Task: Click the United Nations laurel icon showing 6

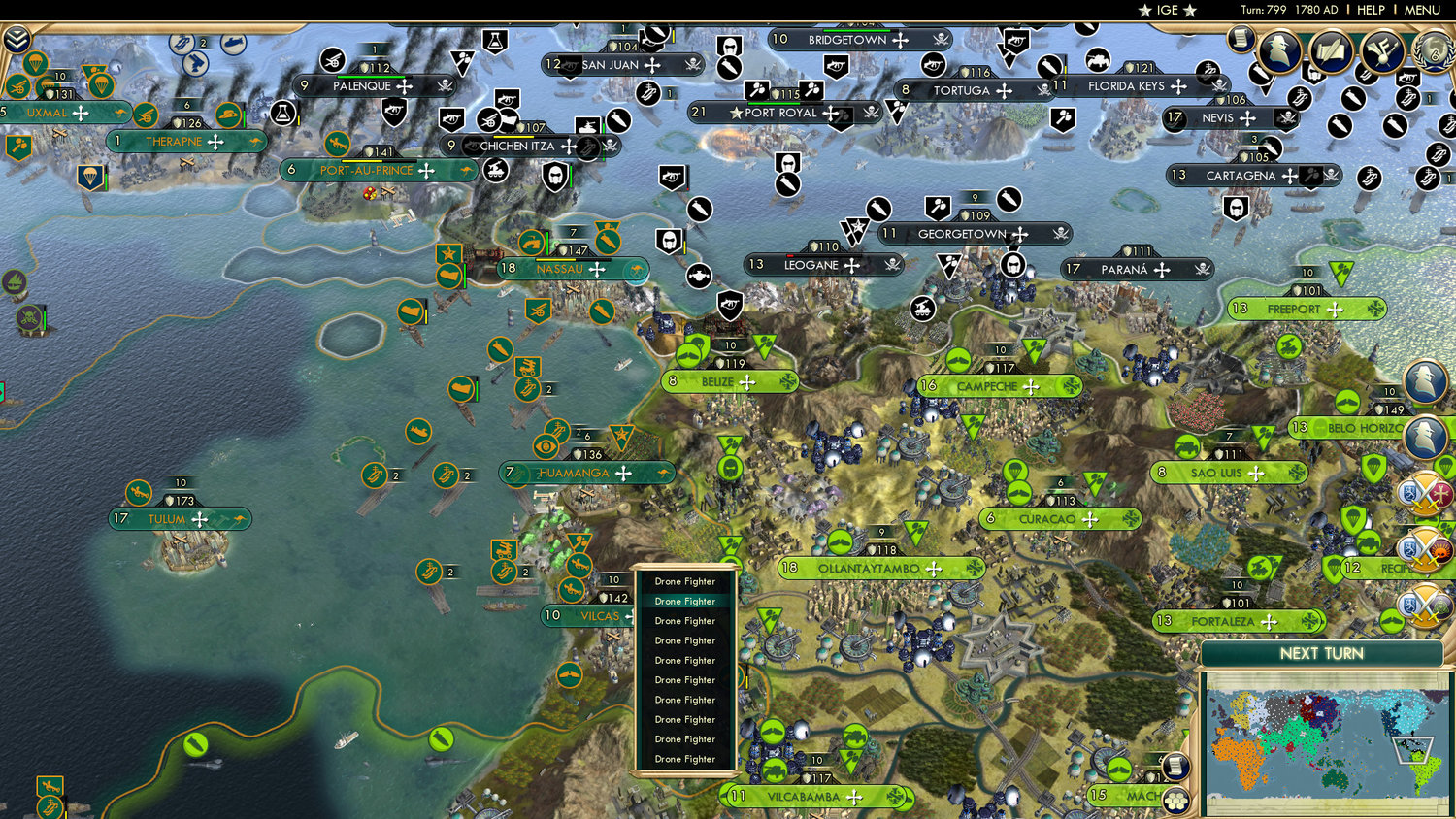Action: click(x=1433, y=51)
